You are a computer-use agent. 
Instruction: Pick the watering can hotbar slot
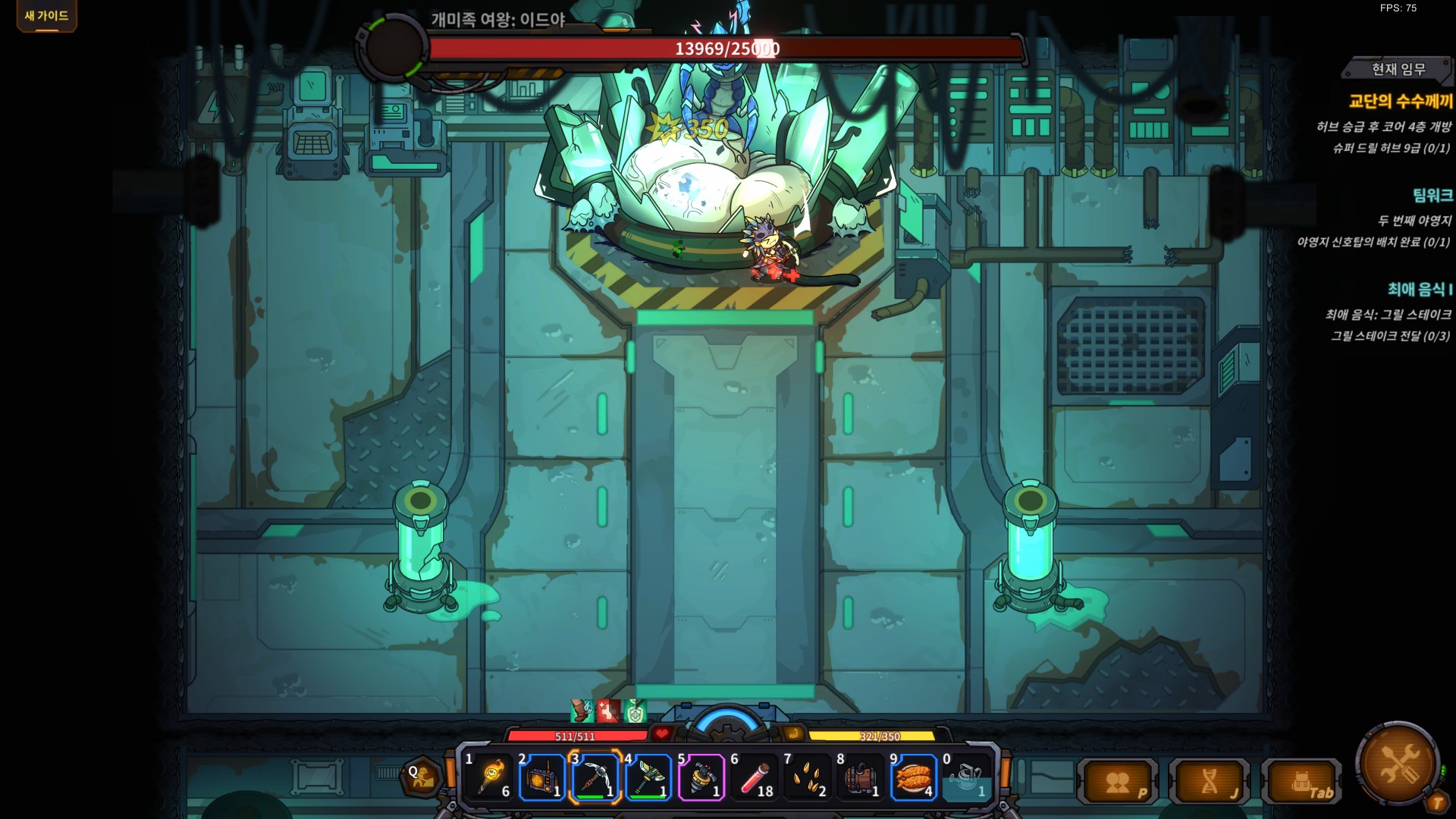coord(965,777)
